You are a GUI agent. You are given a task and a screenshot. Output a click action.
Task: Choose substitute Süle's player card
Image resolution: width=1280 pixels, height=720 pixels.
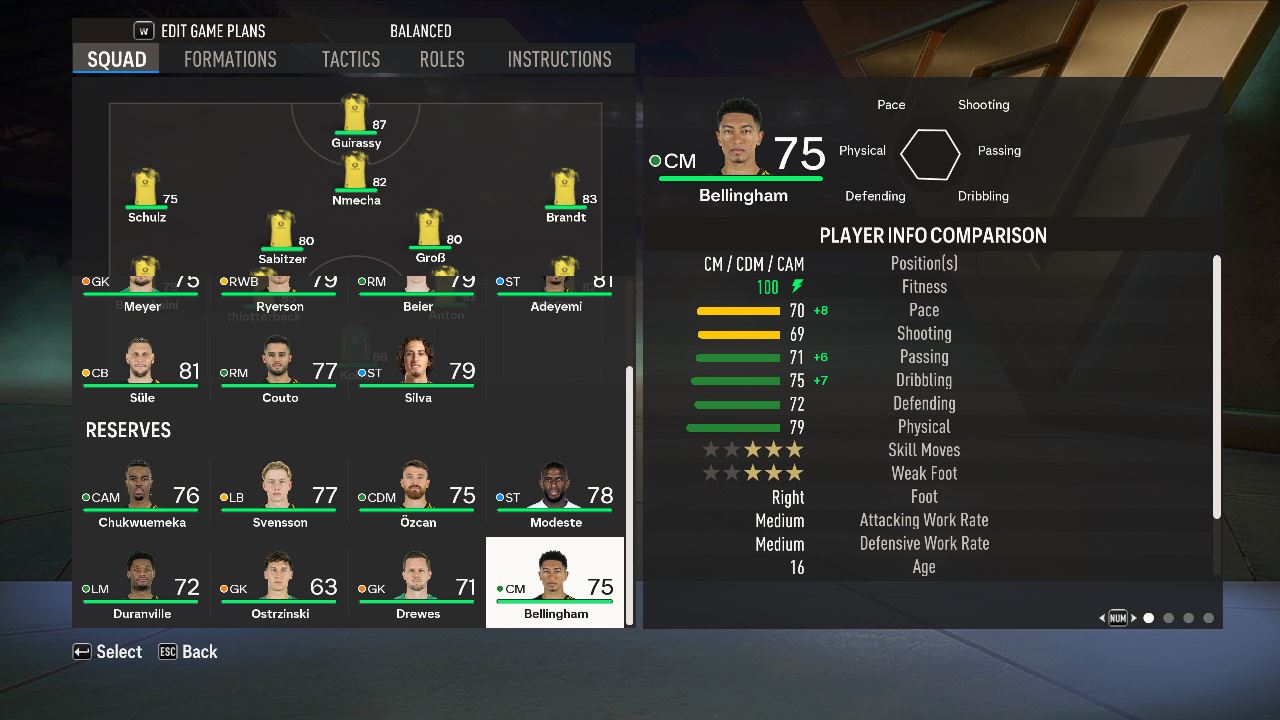point(142,368)
